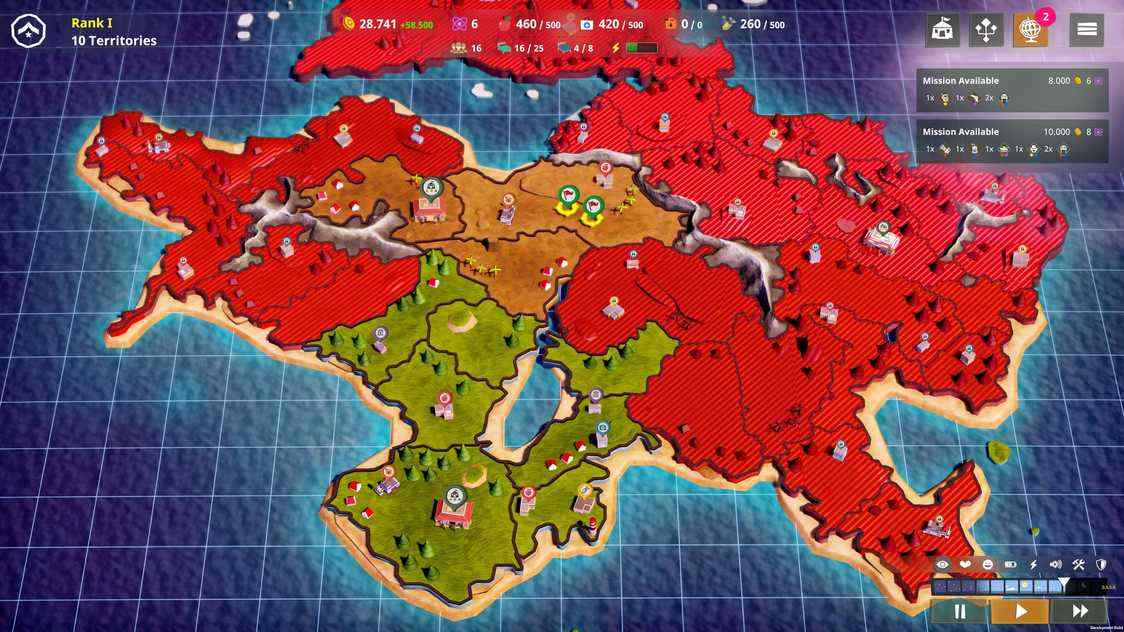1124x632 pixels.
Task: Show the smiley face happiness overlay
Action: tap(988, 565)
